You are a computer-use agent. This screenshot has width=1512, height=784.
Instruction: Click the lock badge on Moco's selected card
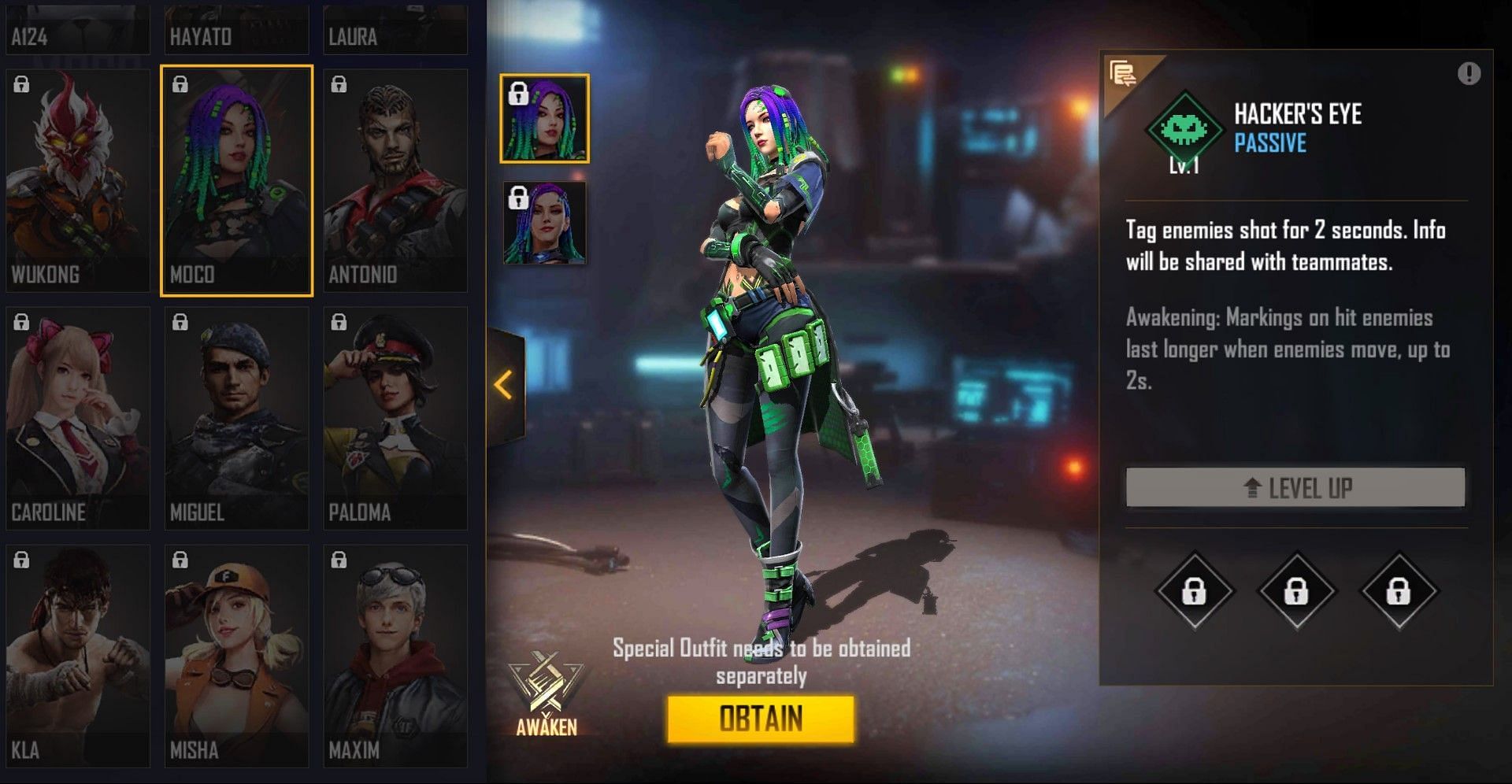[x=180, y=83]
